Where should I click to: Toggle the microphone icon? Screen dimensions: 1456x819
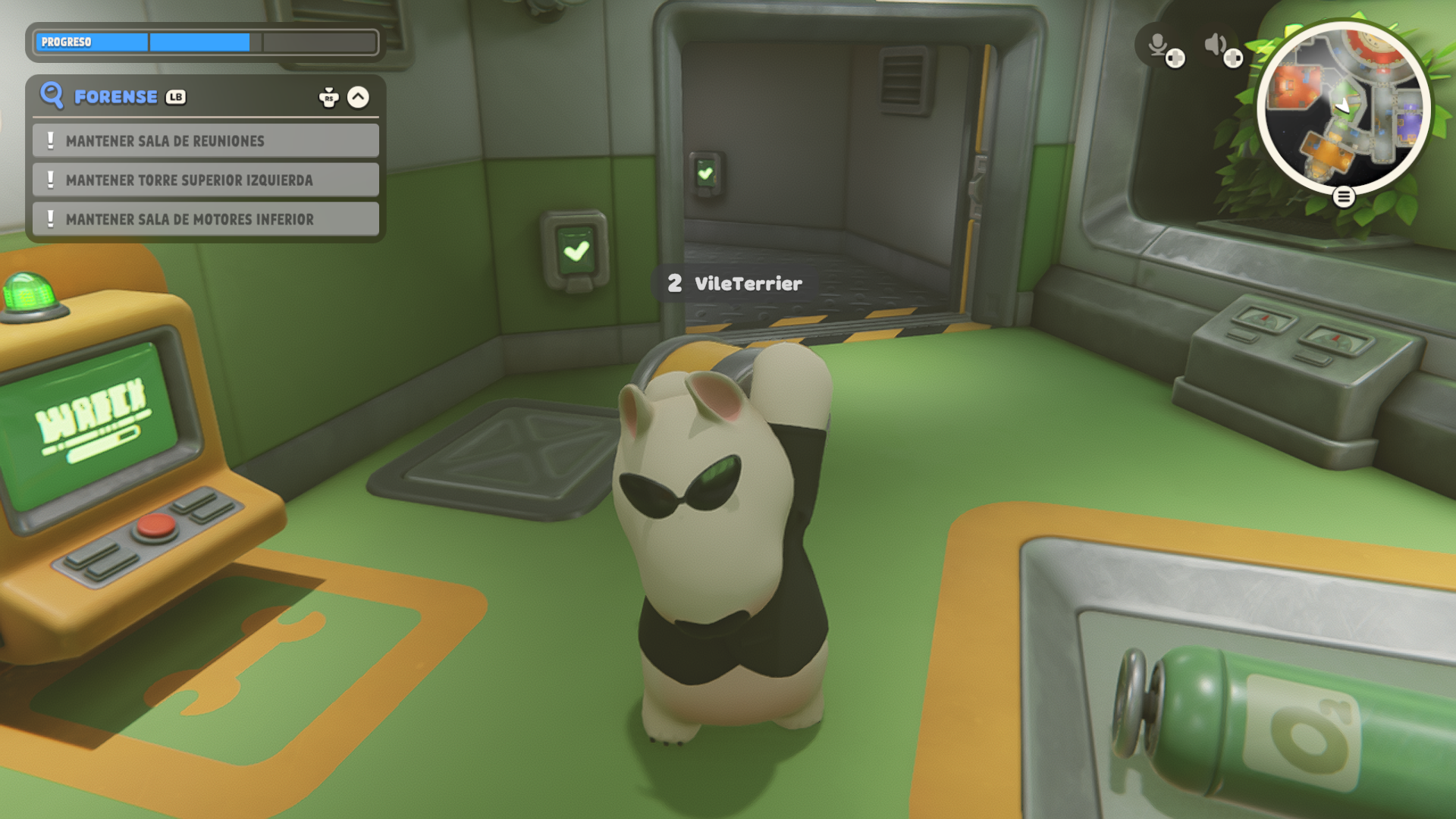(x=1158, y=45)
